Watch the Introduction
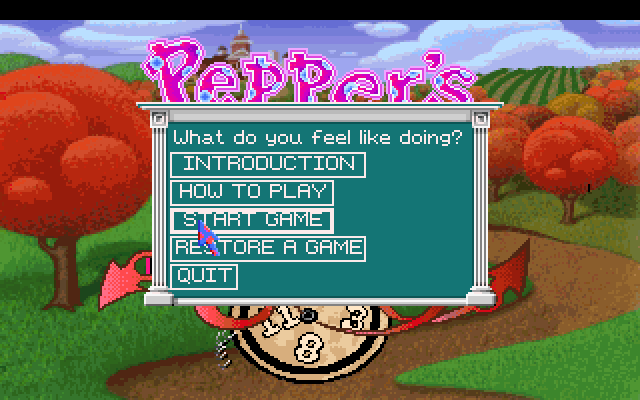This screenshot has height=400, width=640. tap(268, 164)
